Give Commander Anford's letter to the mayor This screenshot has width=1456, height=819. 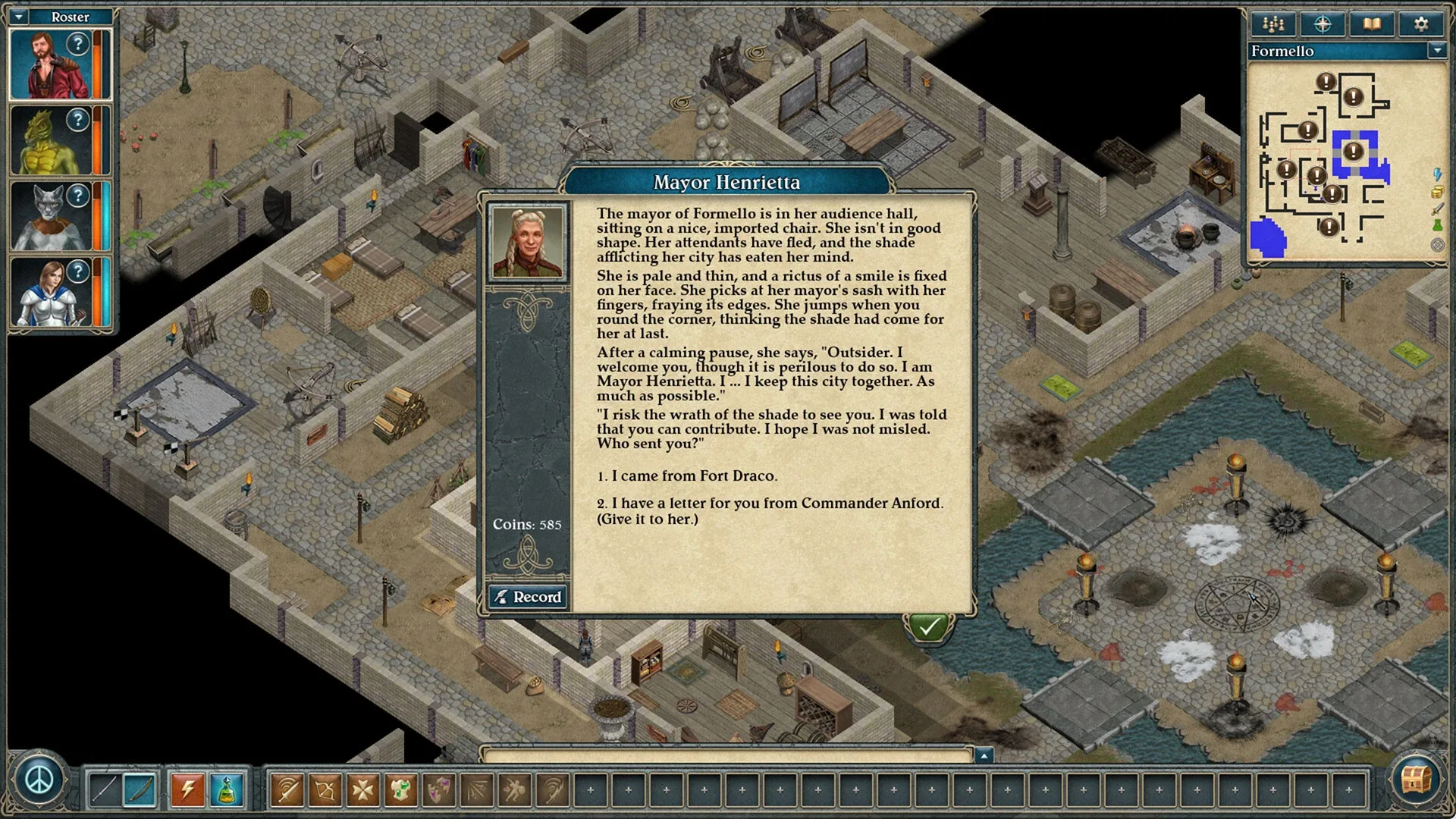[770, 510]
